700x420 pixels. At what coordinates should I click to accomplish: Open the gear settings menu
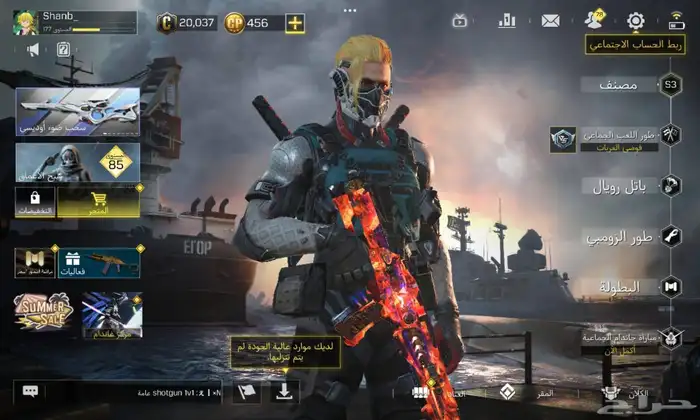[x=635, y=20]
